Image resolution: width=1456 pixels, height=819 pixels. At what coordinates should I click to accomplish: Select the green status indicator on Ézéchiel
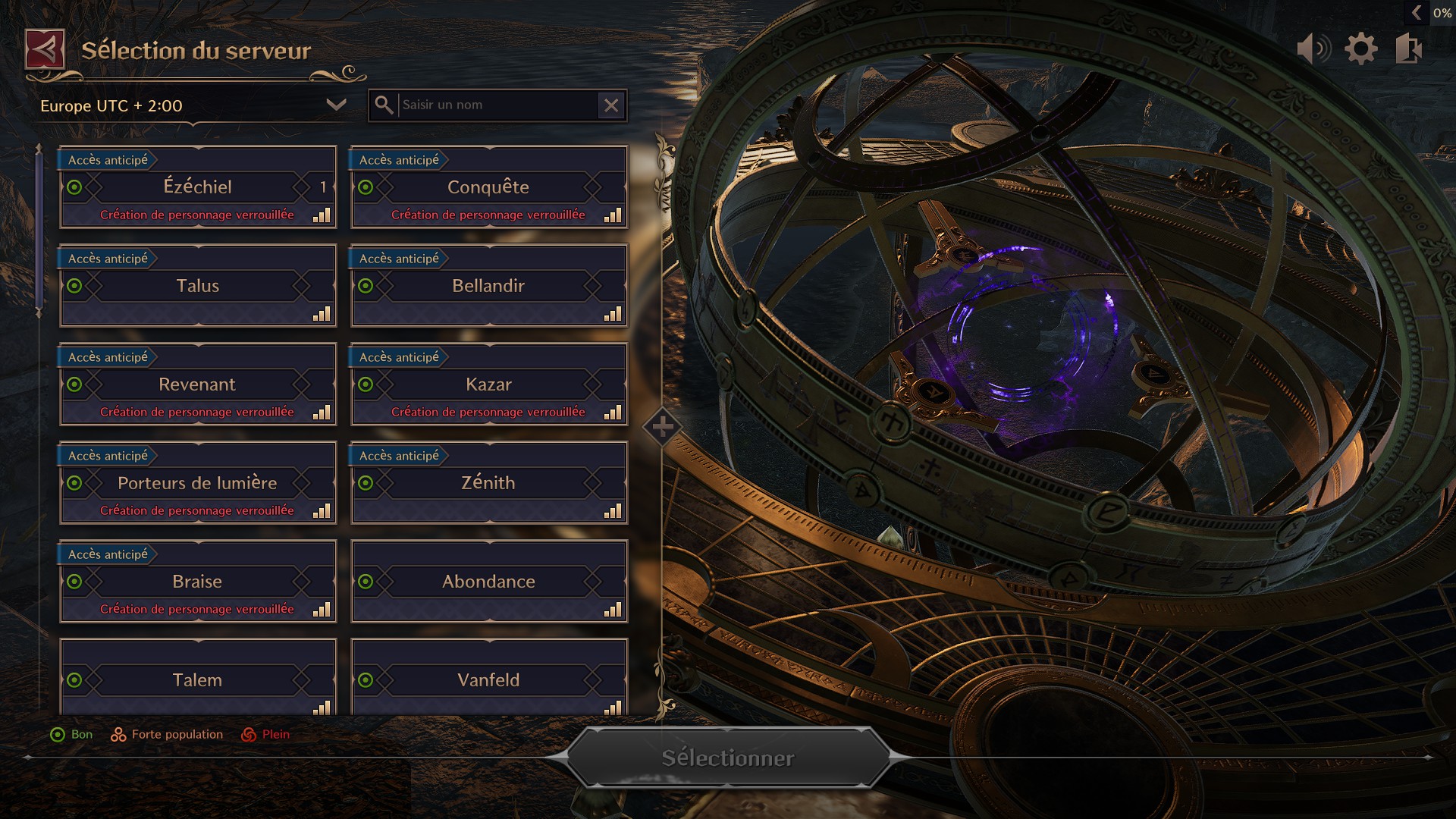[74, 187]
